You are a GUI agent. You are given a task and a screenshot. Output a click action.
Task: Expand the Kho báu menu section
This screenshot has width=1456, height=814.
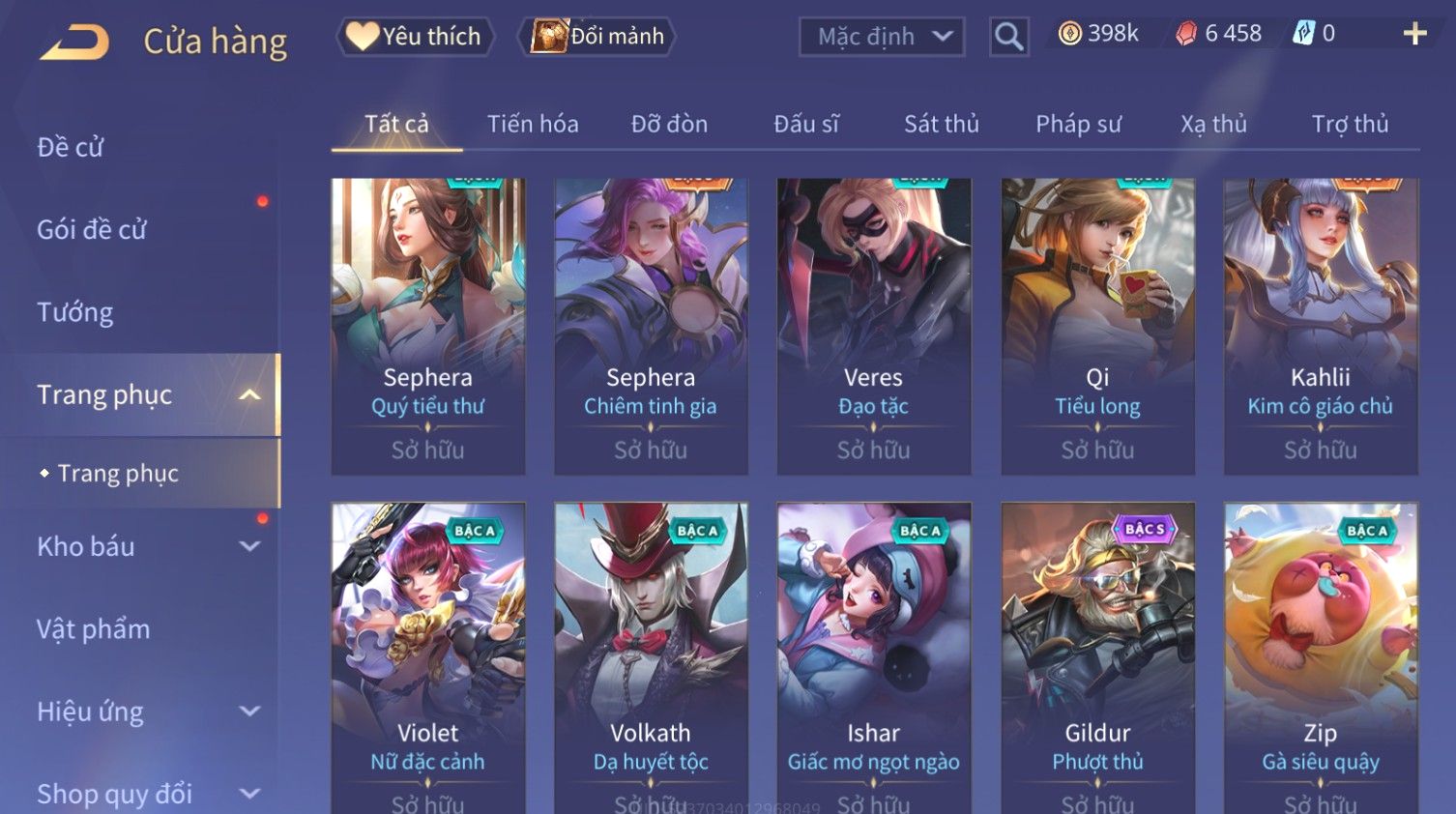(145, 546)
